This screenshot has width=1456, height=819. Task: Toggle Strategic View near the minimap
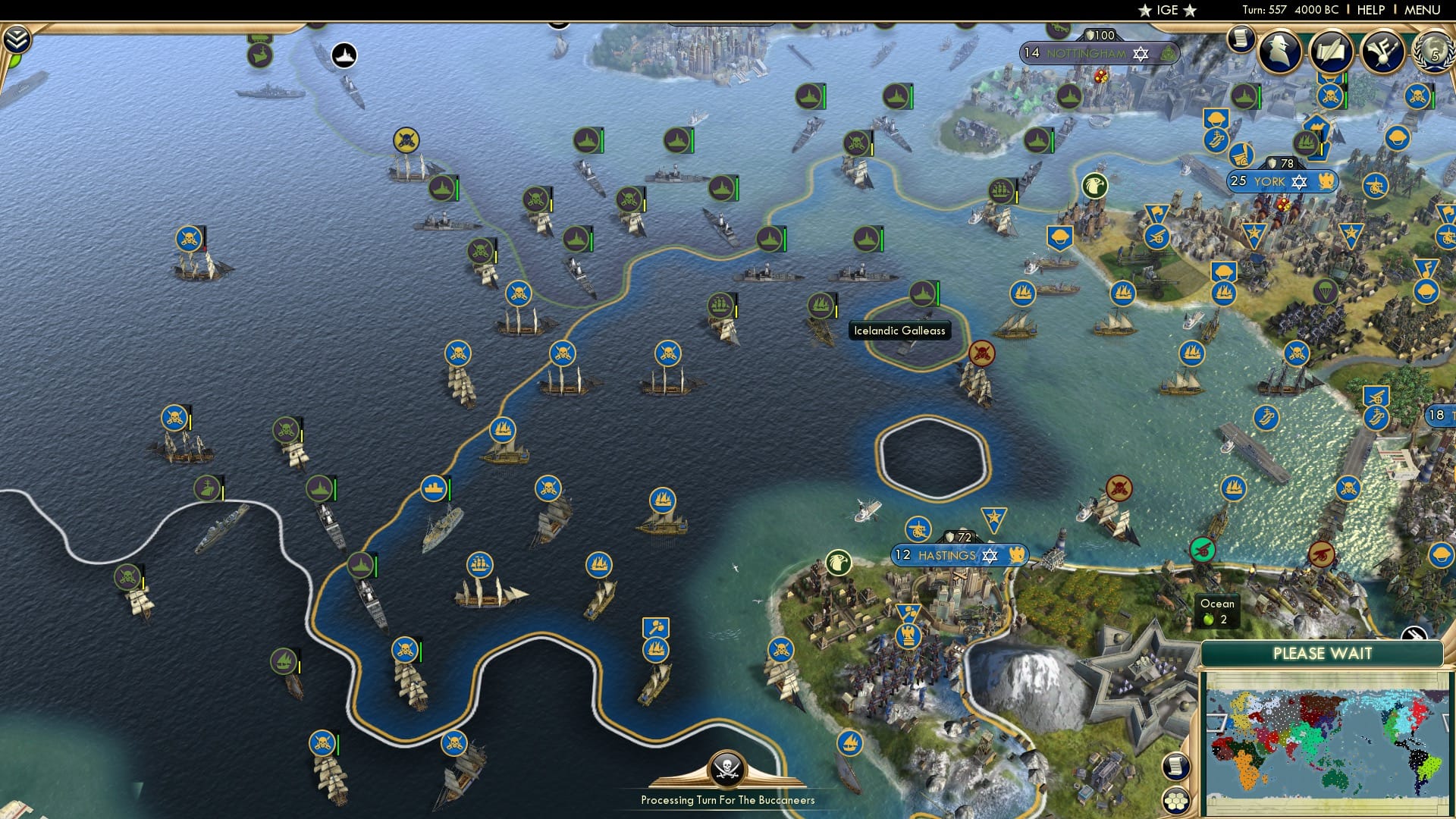(x=1414, y=634)
